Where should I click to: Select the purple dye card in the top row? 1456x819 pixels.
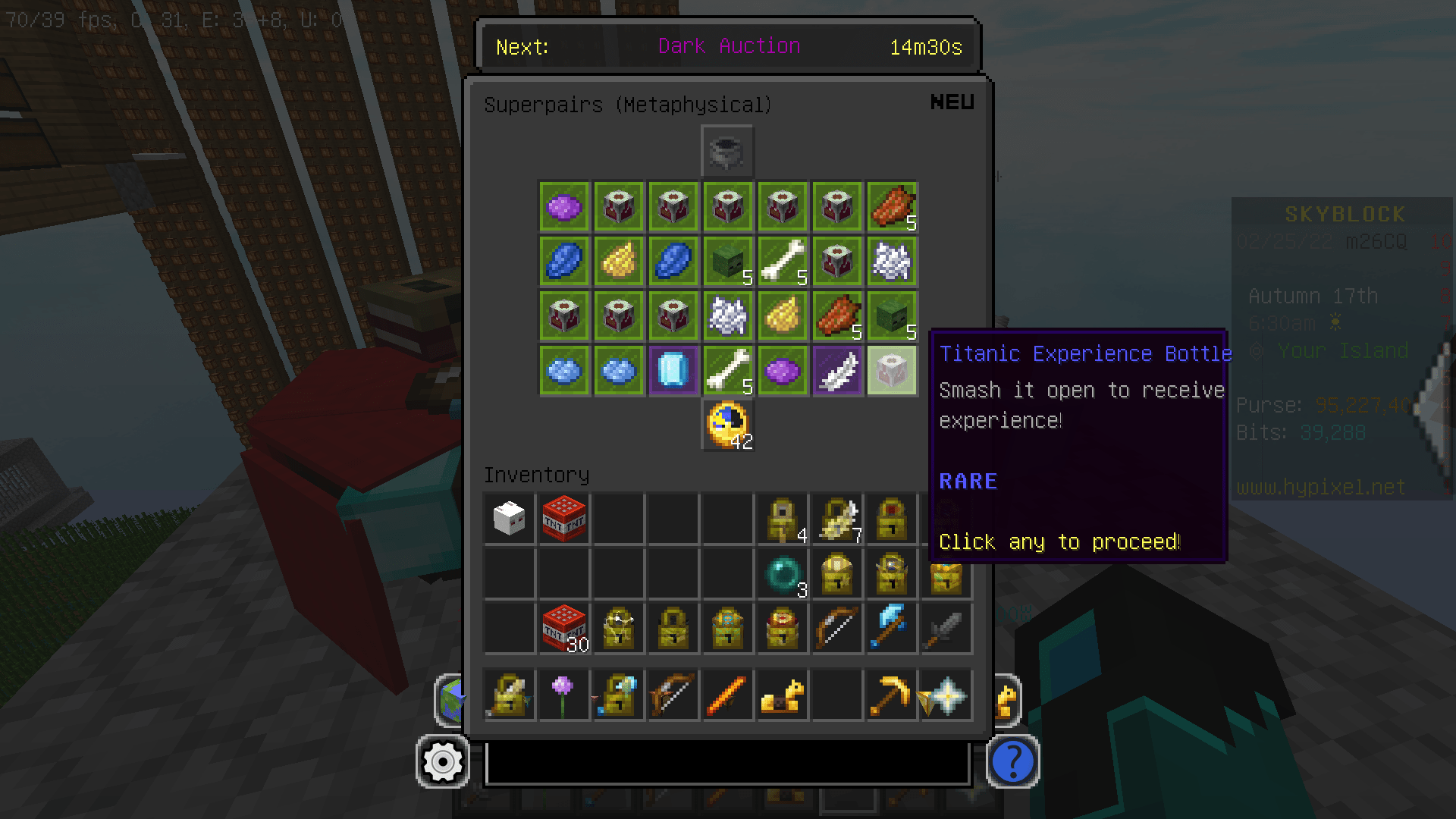563,206
